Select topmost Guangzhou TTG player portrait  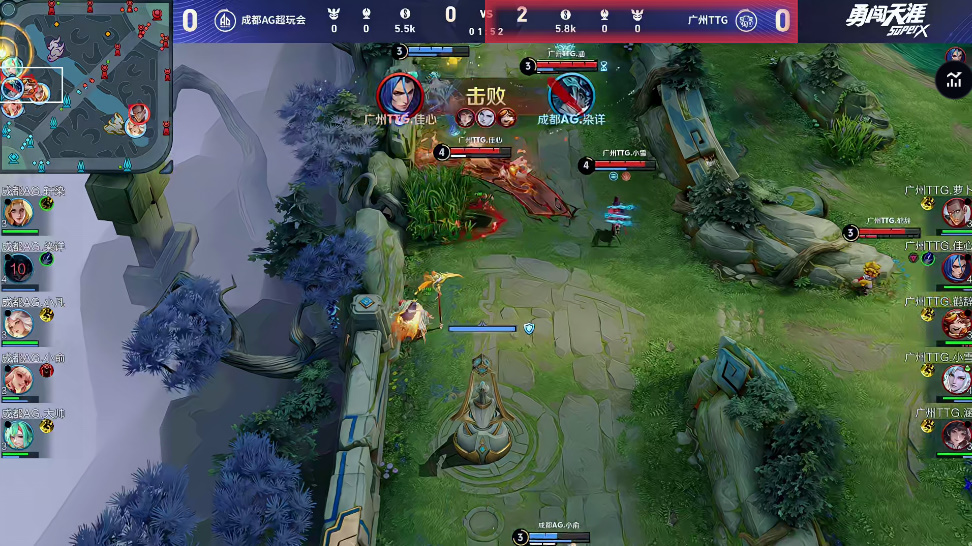pos(956,212)
